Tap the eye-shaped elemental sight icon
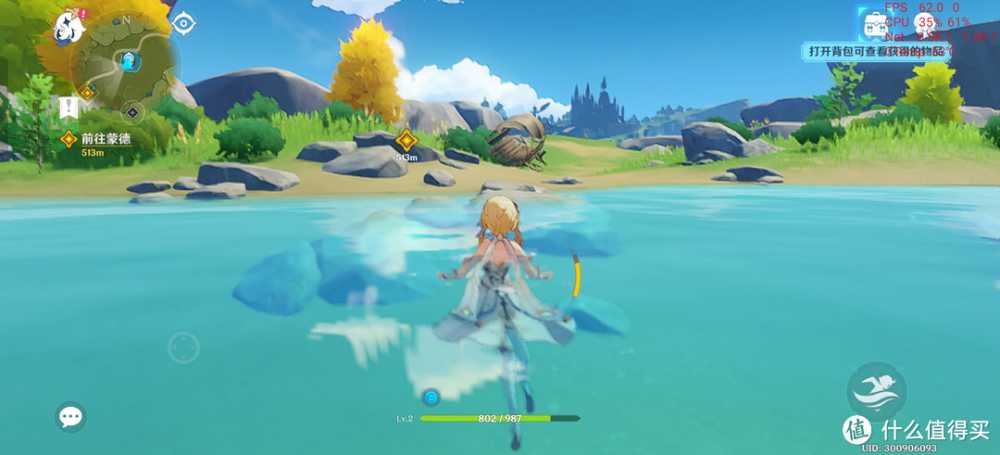Image resolution: width=1000 pixels, height=455 pixels. pyautogui.click(x=184, y=23)
